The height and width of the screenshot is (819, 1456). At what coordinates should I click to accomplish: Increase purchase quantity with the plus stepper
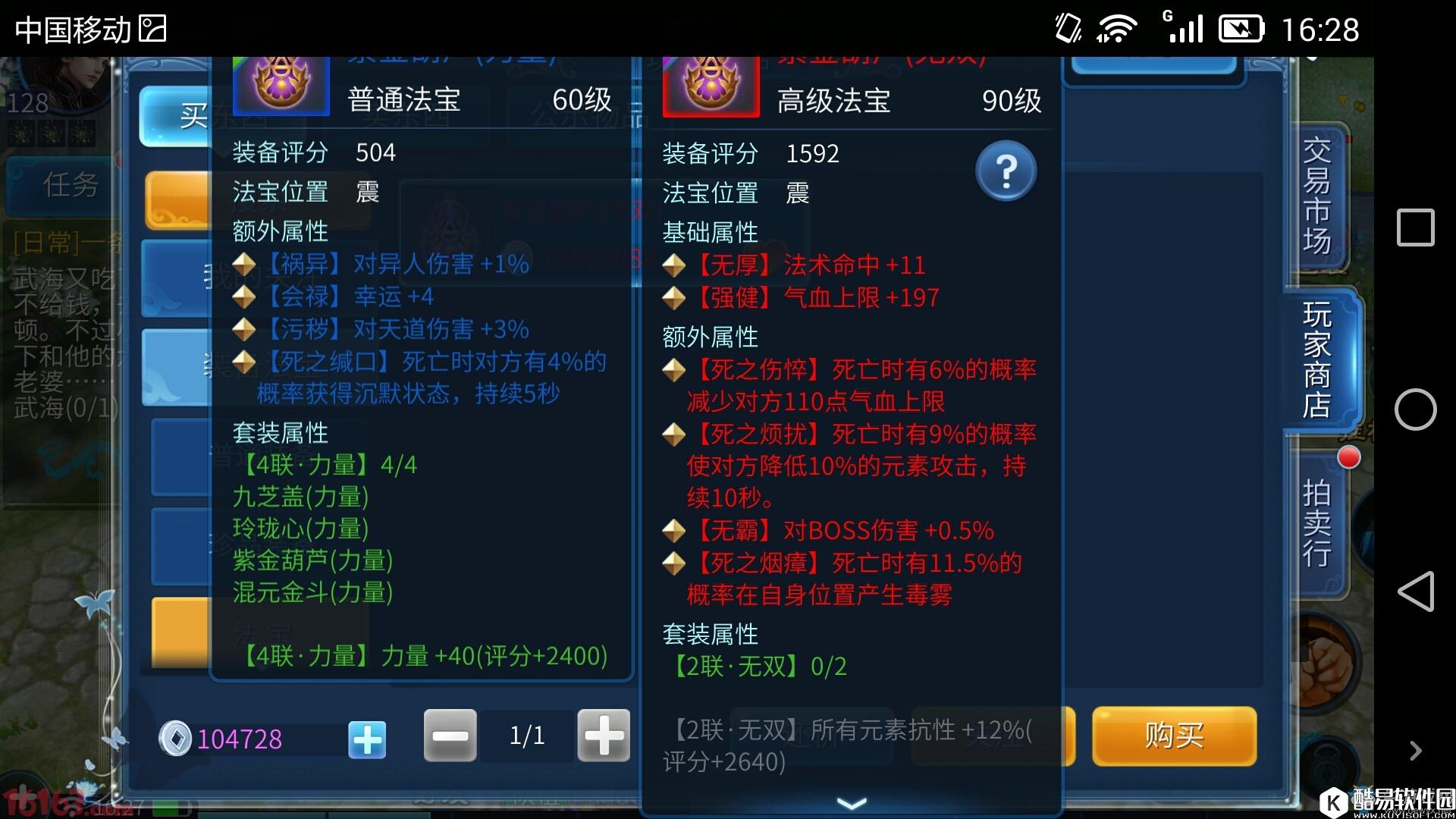(x=603, y=735)
